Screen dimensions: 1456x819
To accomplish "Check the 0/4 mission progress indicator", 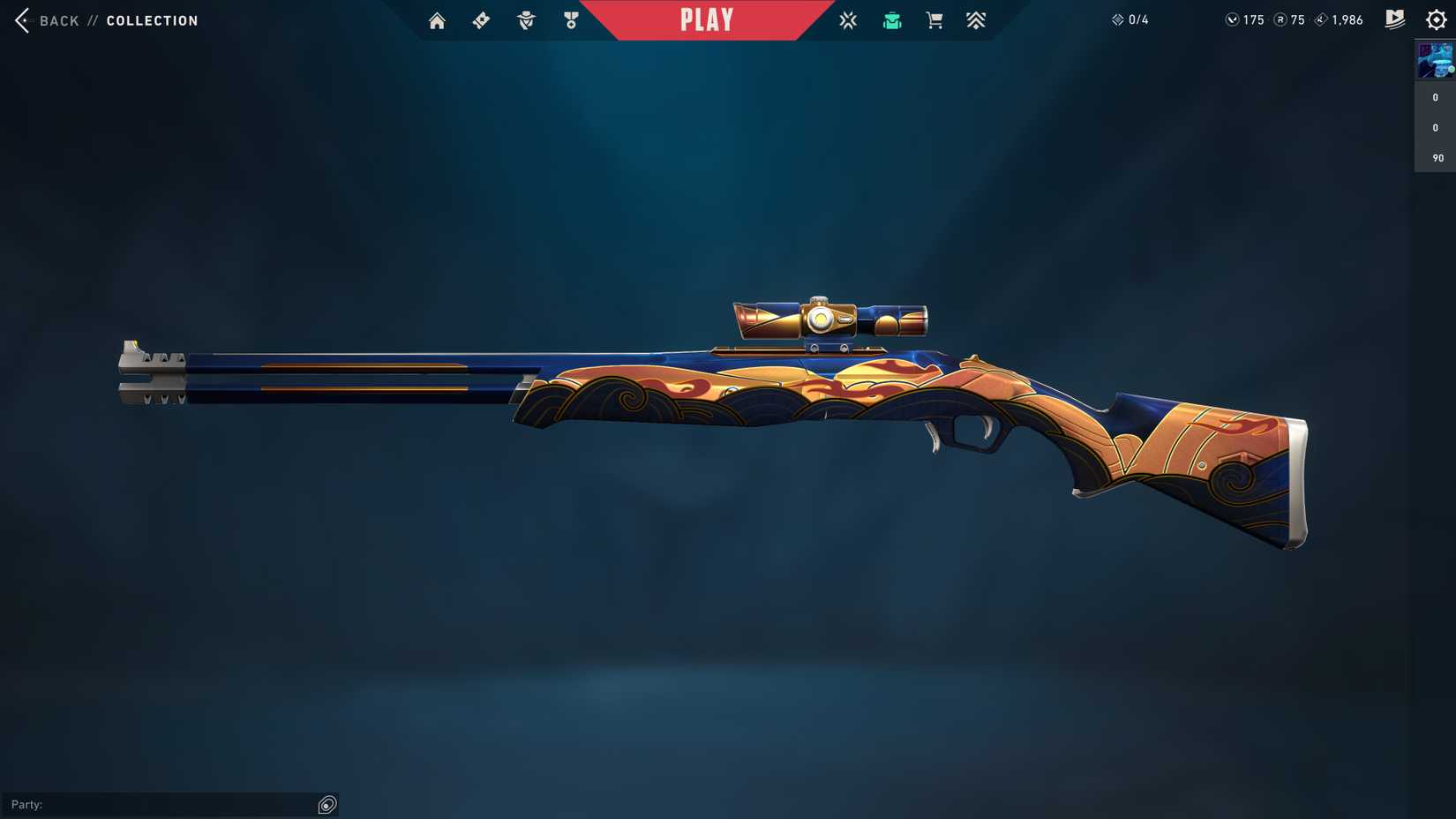I will pyautogui.click(x=1130, y=19).
